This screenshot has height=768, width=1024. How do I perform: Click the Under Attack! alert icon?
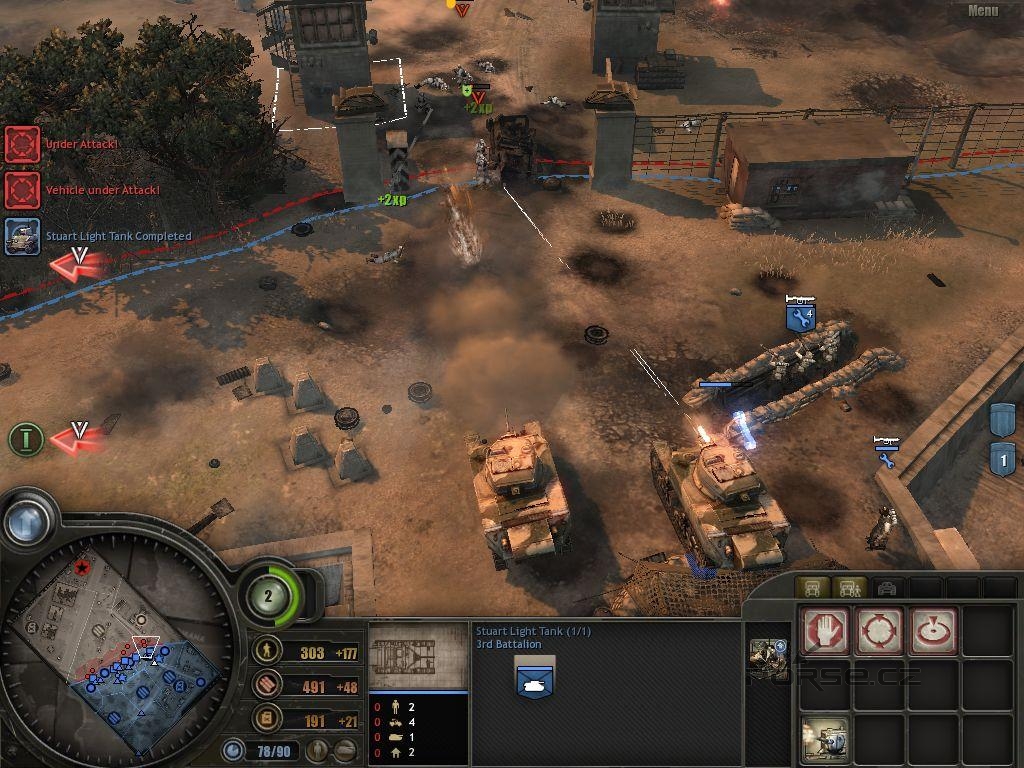click(x=22, y=144)
